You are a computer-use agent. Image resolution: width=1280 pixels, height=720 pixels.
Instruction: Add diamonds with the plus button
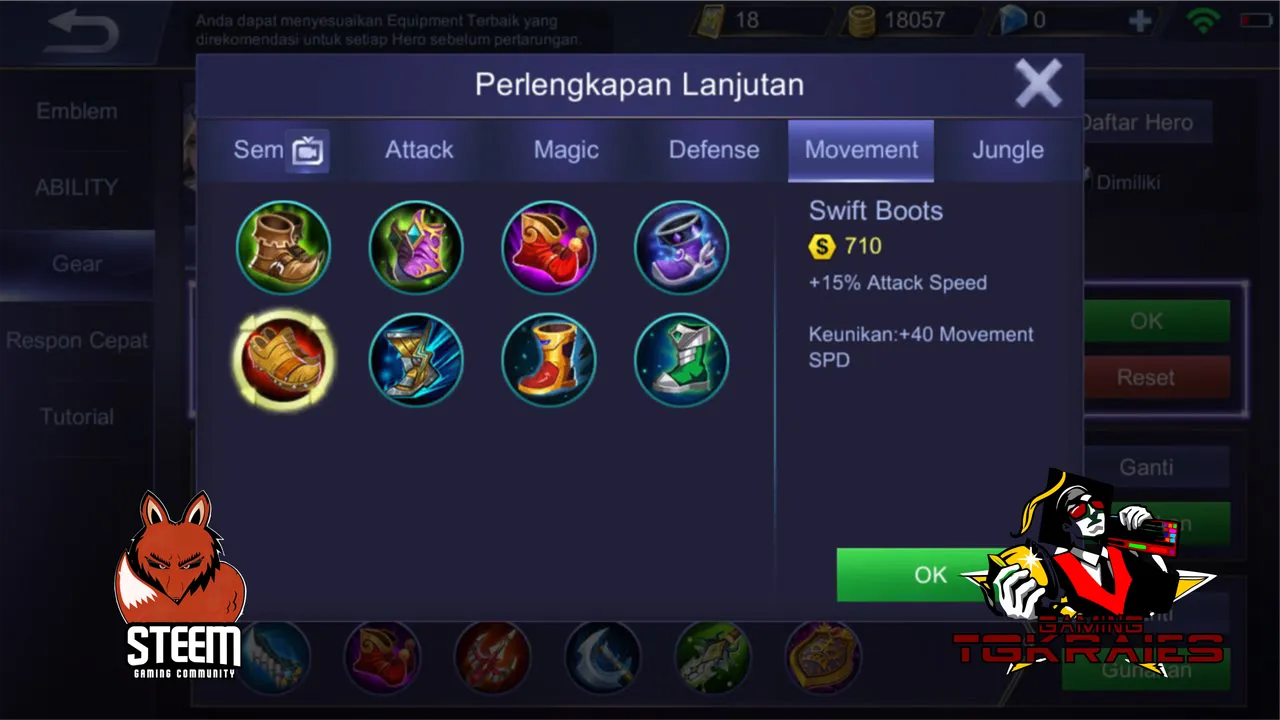tap(1140, 21)
